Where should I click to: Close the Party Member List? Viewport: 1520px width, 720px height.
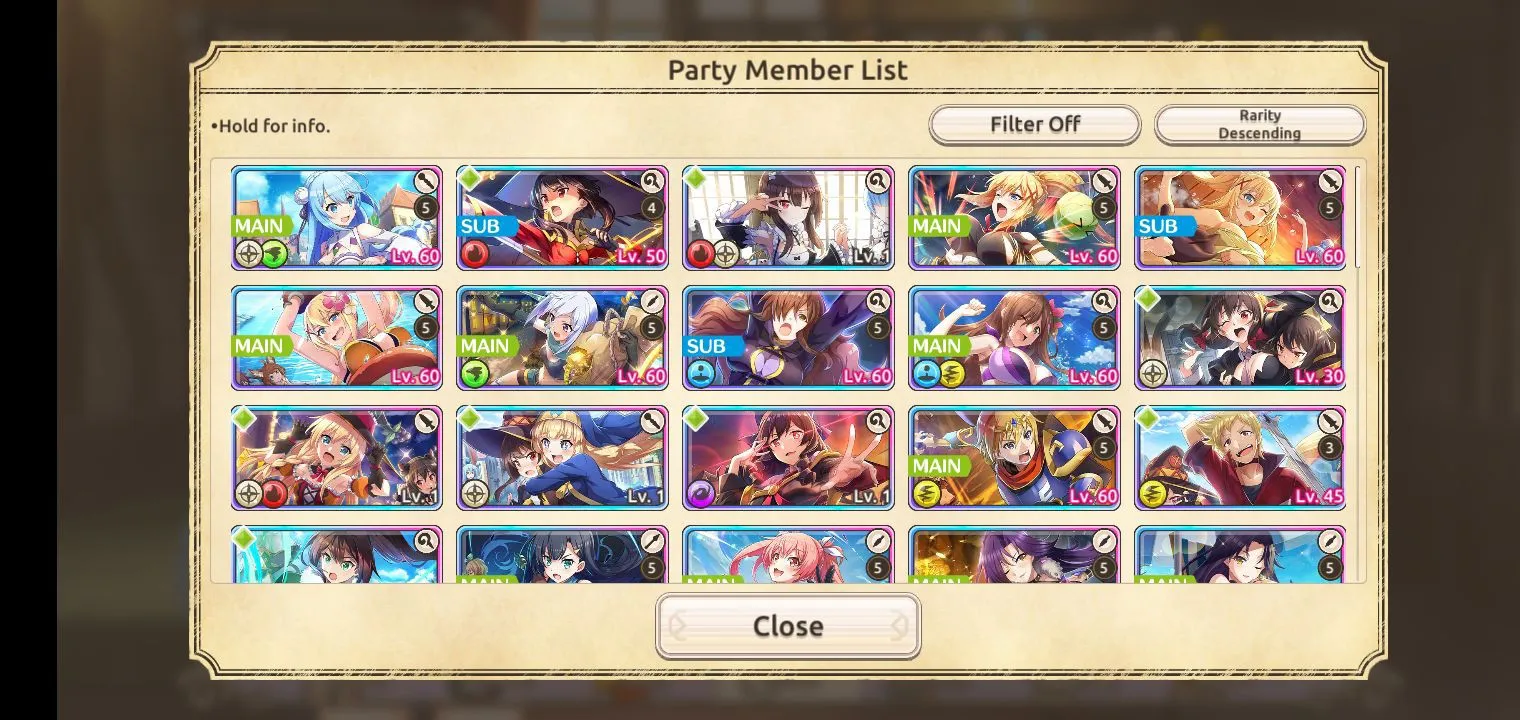788,626
